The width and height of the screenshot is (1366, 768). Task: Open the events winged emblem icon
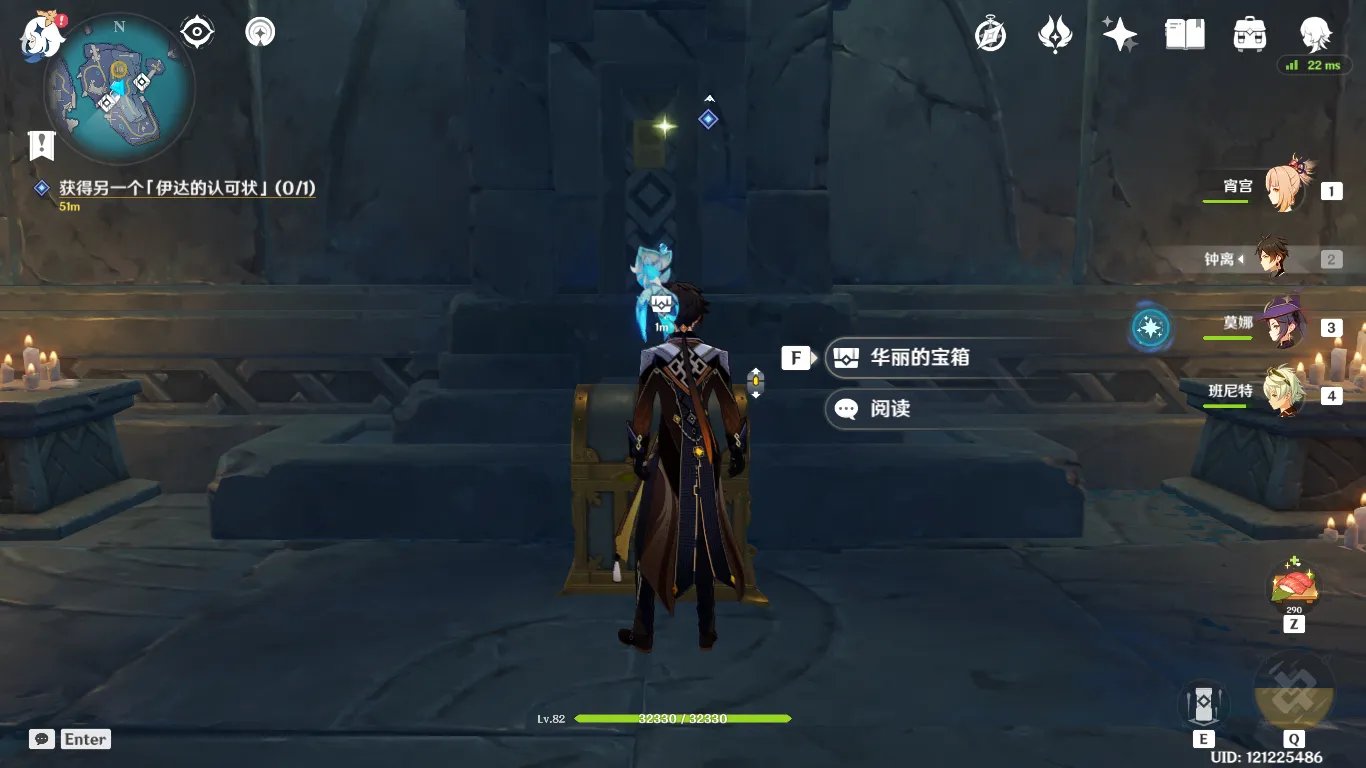(1055, 35)
